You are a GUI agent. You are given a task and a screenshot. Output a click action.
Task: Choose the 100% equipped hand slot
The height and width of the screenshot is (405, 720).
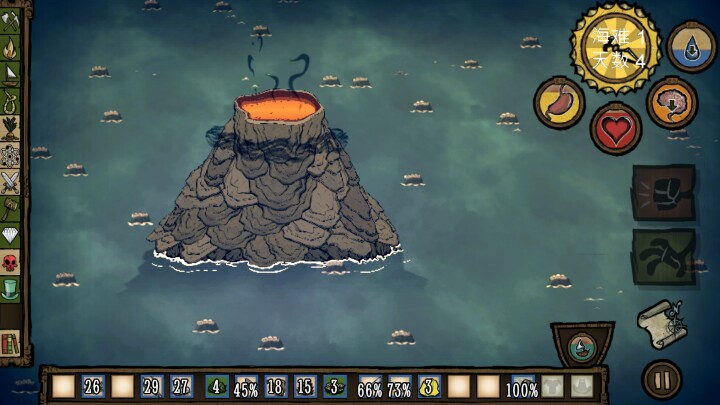pyautogui.click(x=520, y=387)
